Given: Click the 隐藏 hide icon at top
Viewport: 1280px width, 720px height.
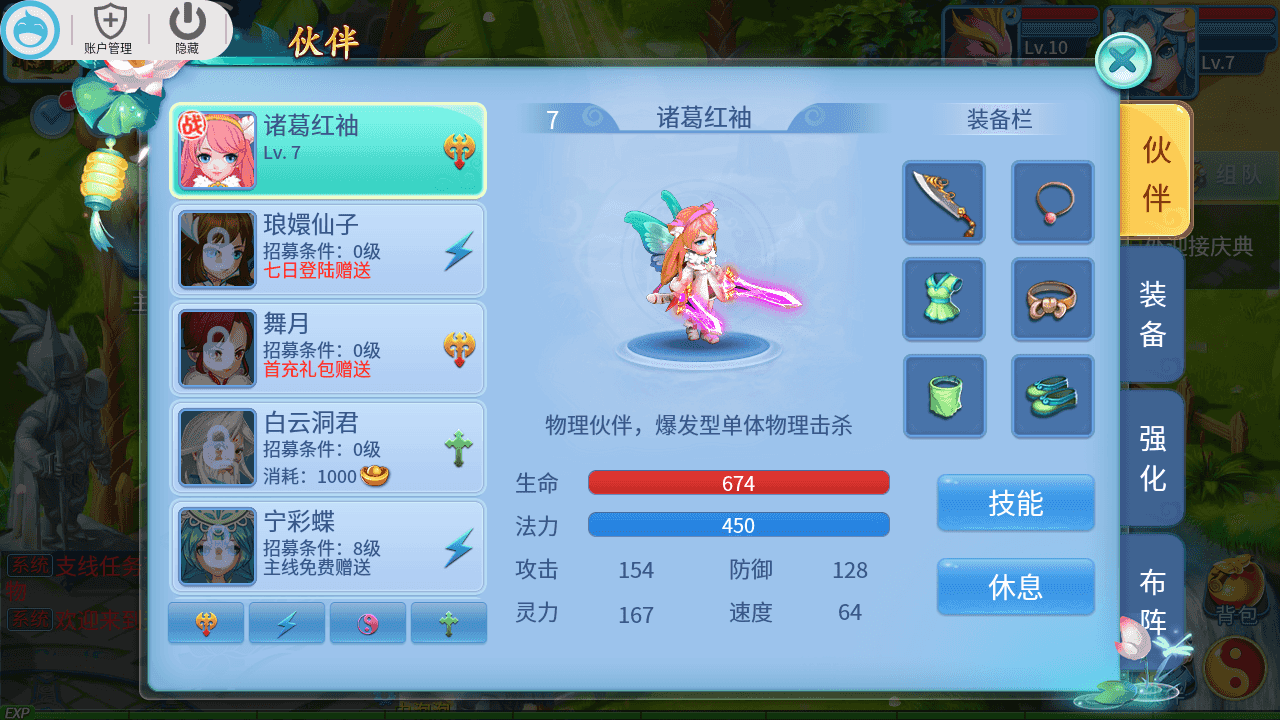Looking at the screenshot, I should point(186,27).
